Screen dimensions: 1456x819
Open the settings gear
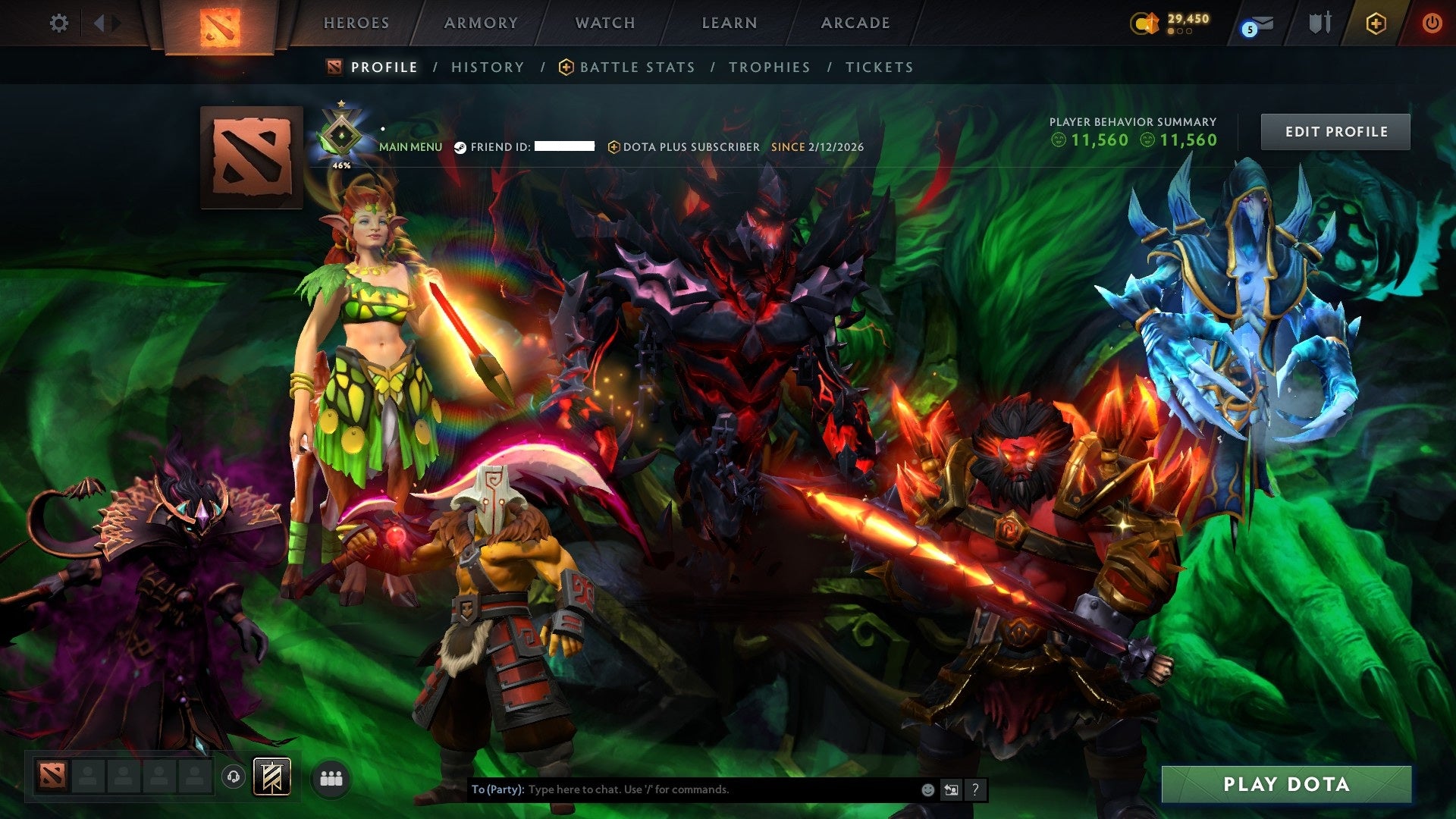[59, 23]
